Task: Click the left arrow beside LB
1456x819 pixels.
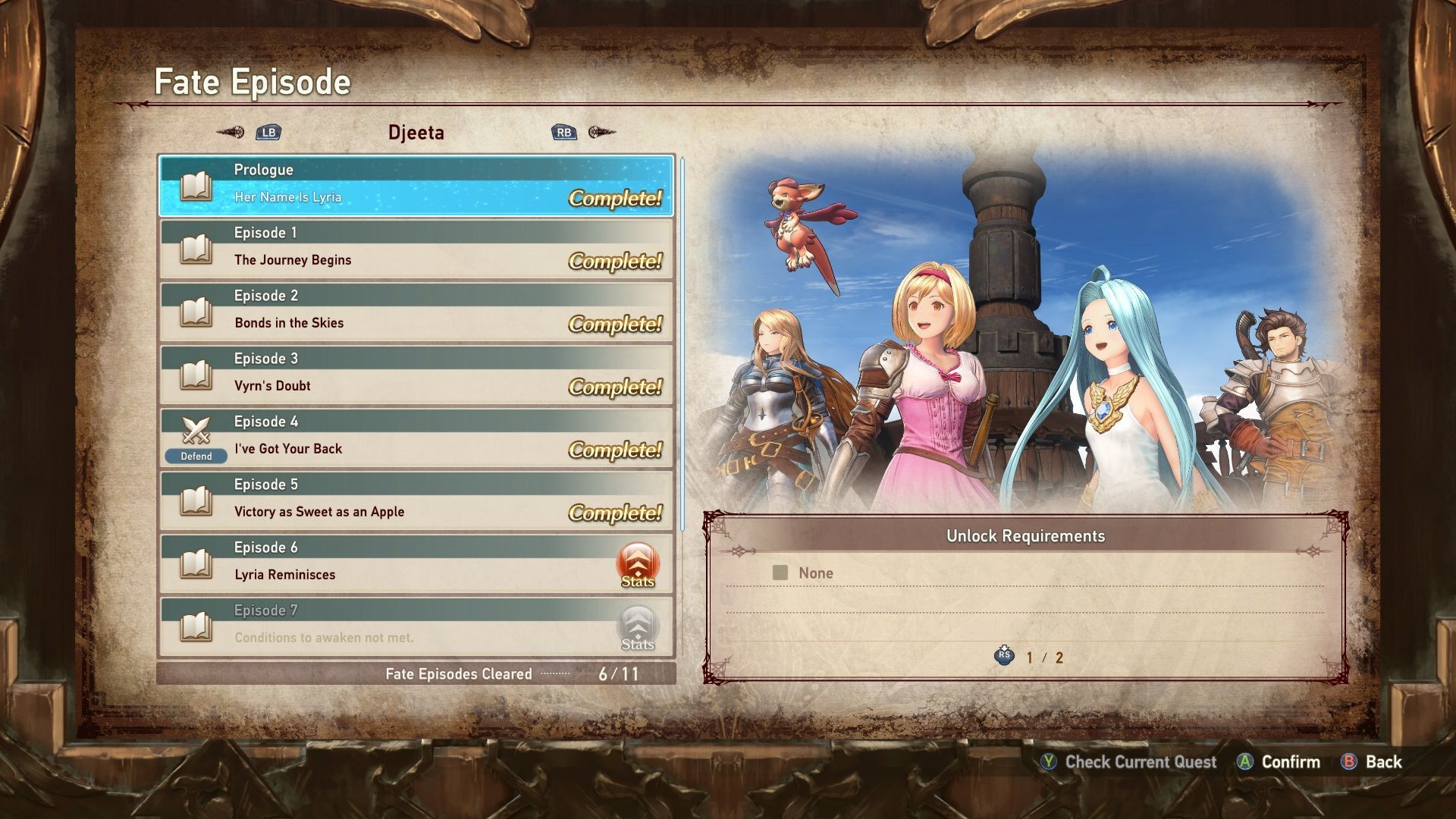Action: click(230, 131)
